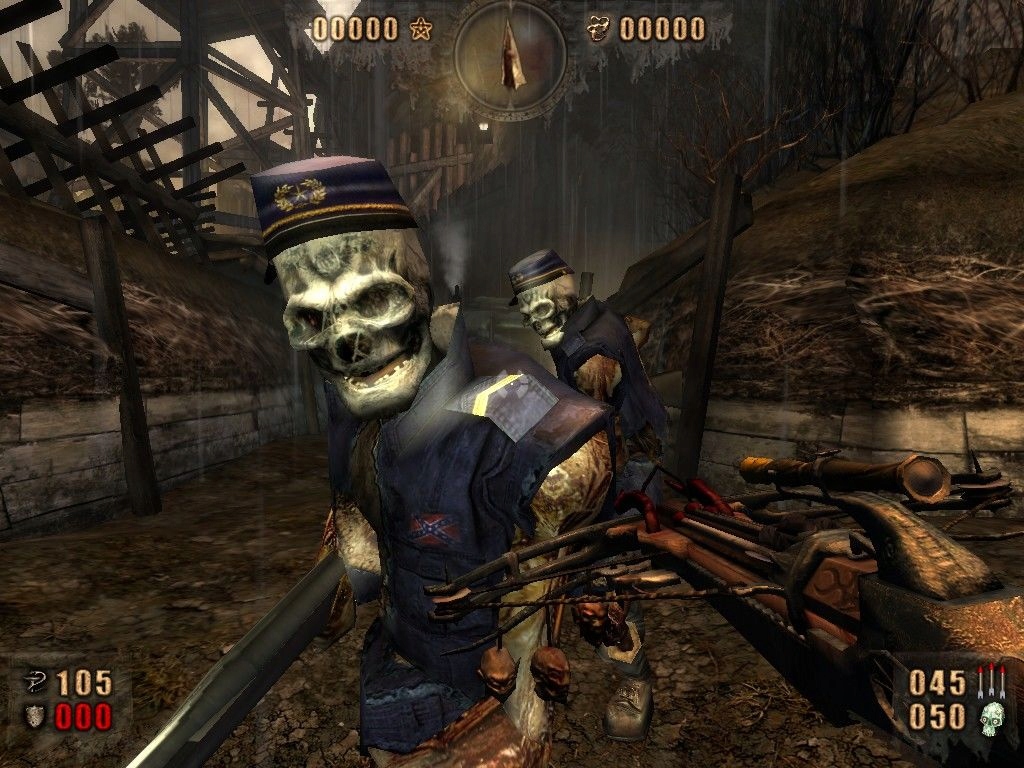Select the green skull ammo icon

tap(990, 717)
